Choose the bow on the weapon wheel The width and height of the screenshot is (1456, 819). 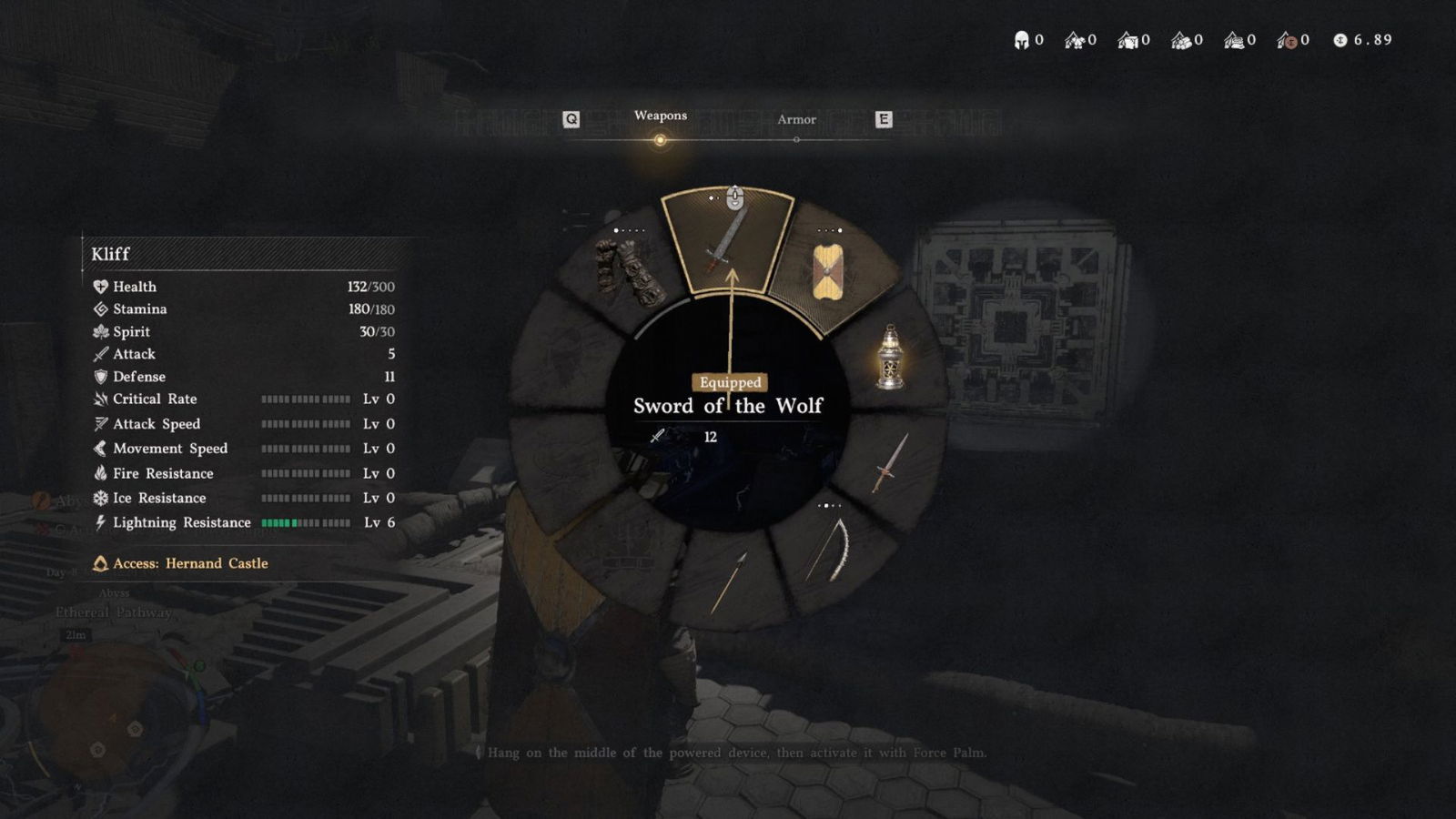click(832, 550)
